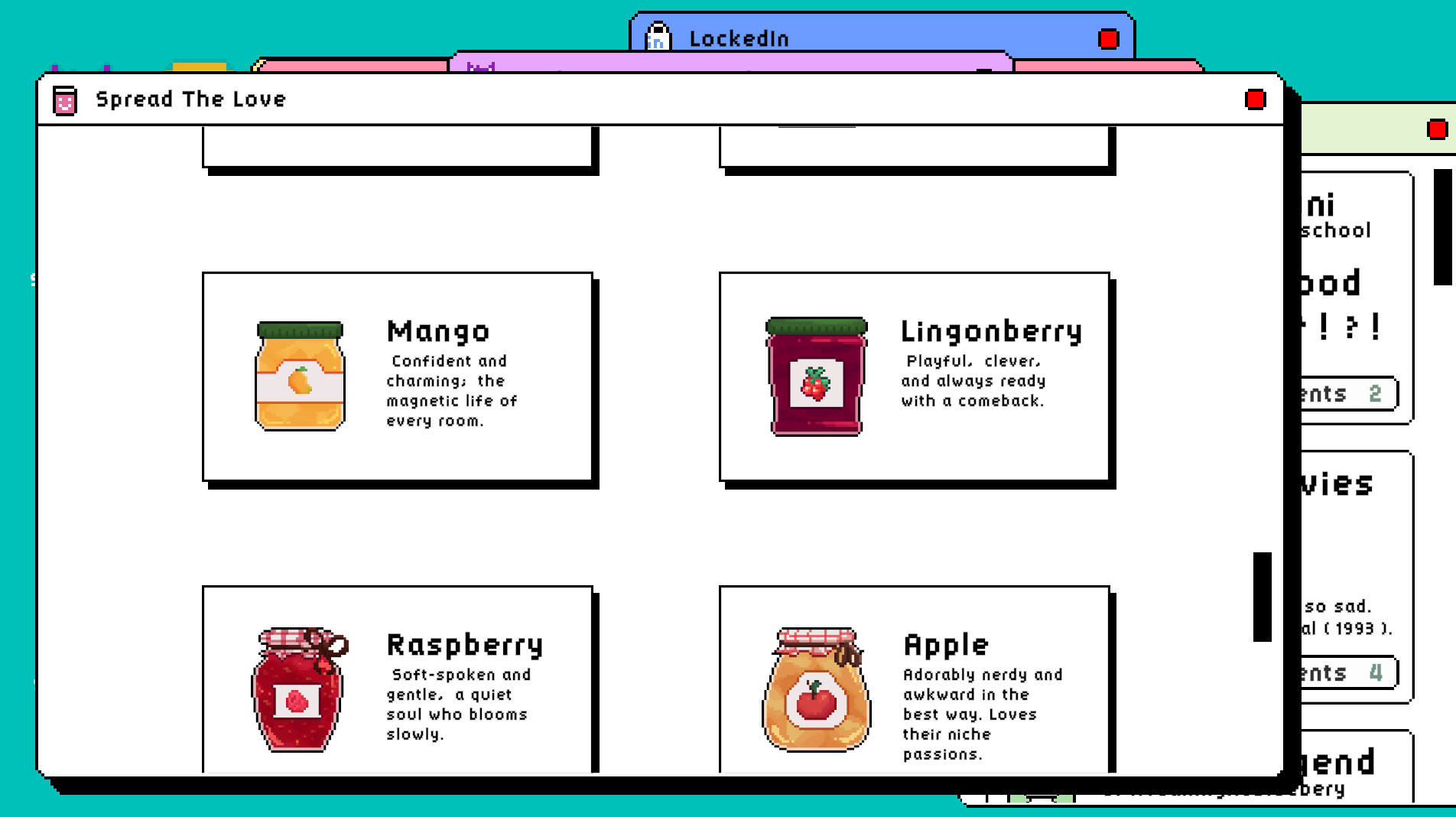The height and width of the screenshot is (817, 1456).
Task: Select the Lingonberry personality card
Action: (x=915, y=375)
